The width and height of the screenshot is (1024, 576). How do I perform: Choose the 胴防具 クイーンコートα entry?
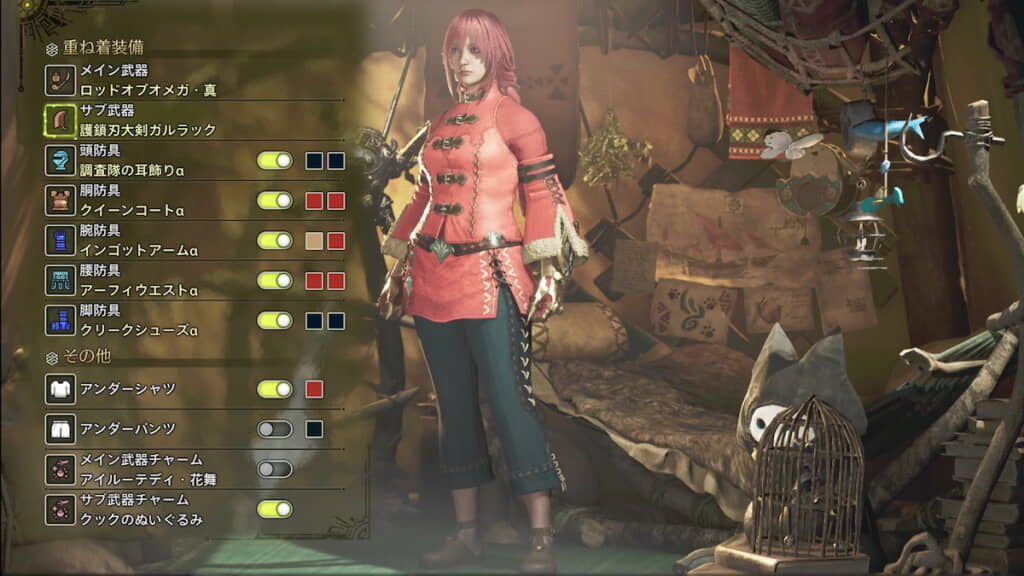coord(130,201)
